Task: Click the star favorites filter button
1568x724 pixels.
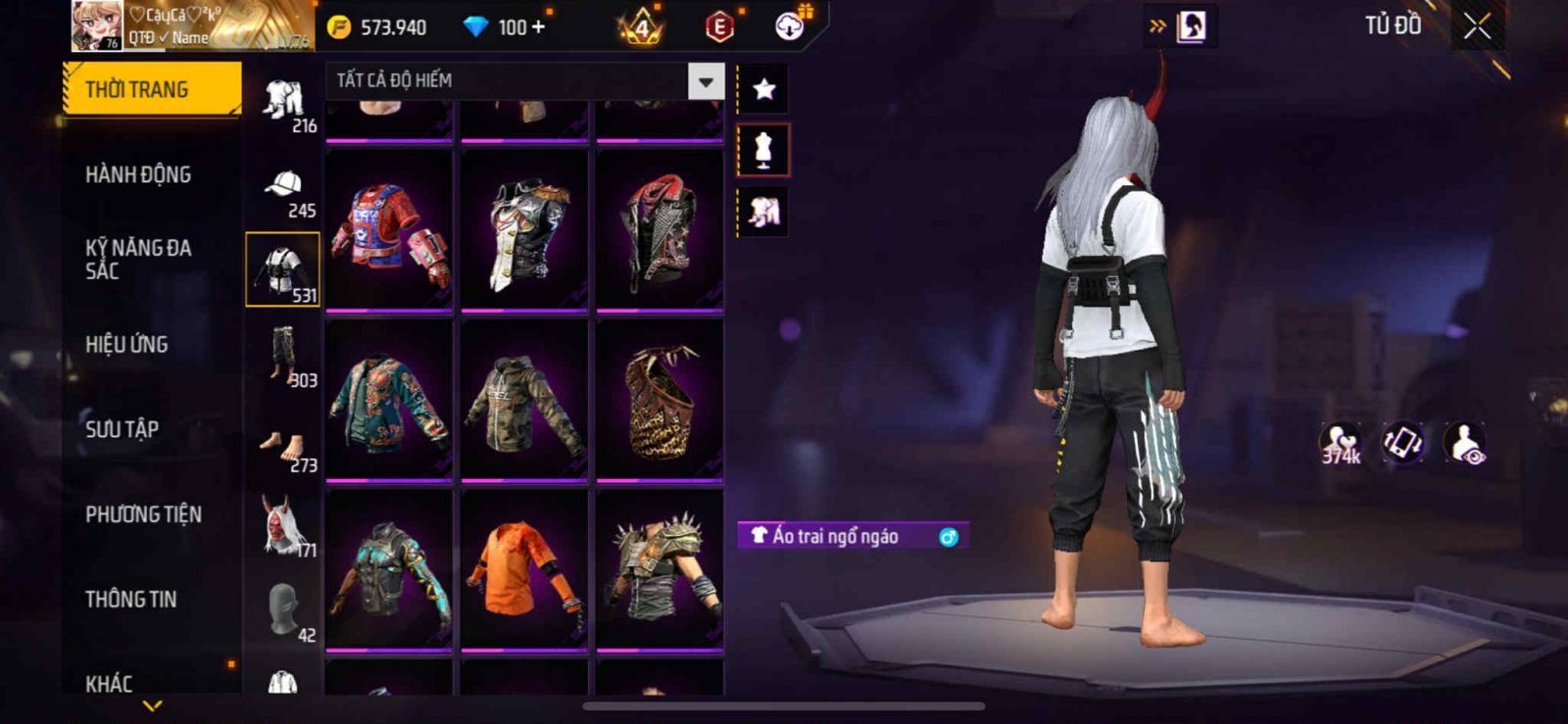Action: coord(763,89)
